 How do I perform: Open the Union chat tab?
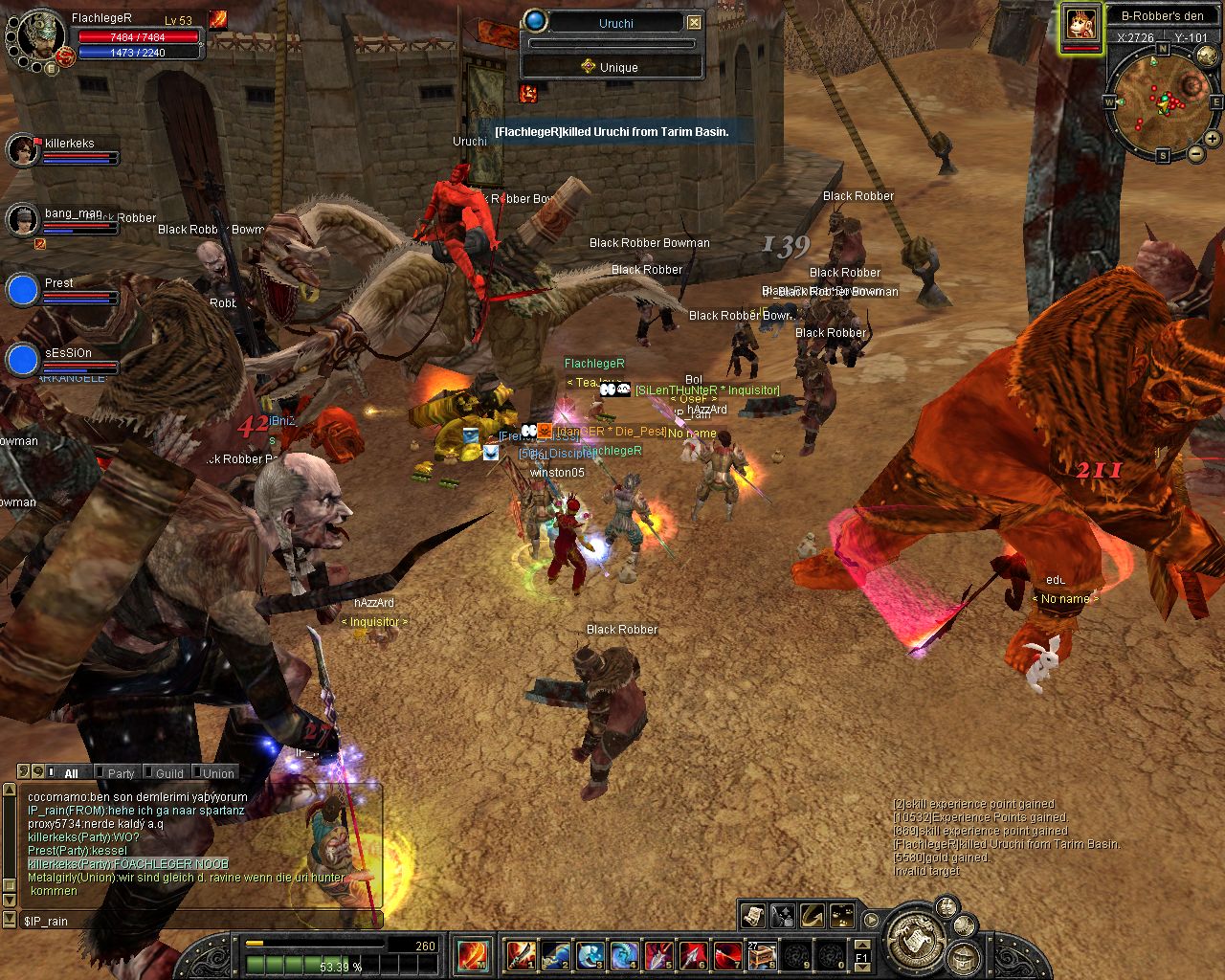click(218, 773)
